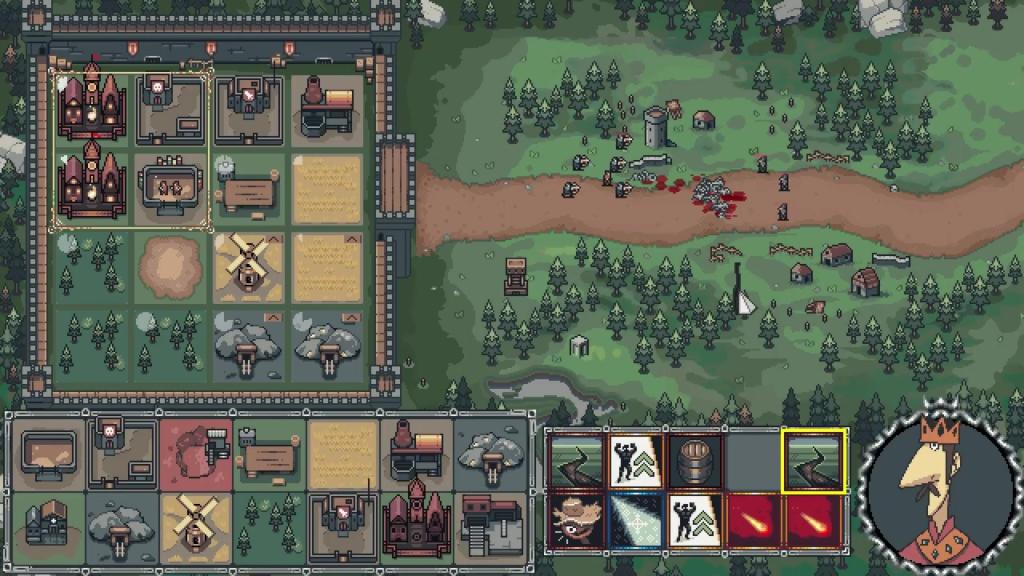Select the small house tile in the build palette
Image resolution: width=1024 pixels, height=576 pixels.
click(x=49, y=525)
